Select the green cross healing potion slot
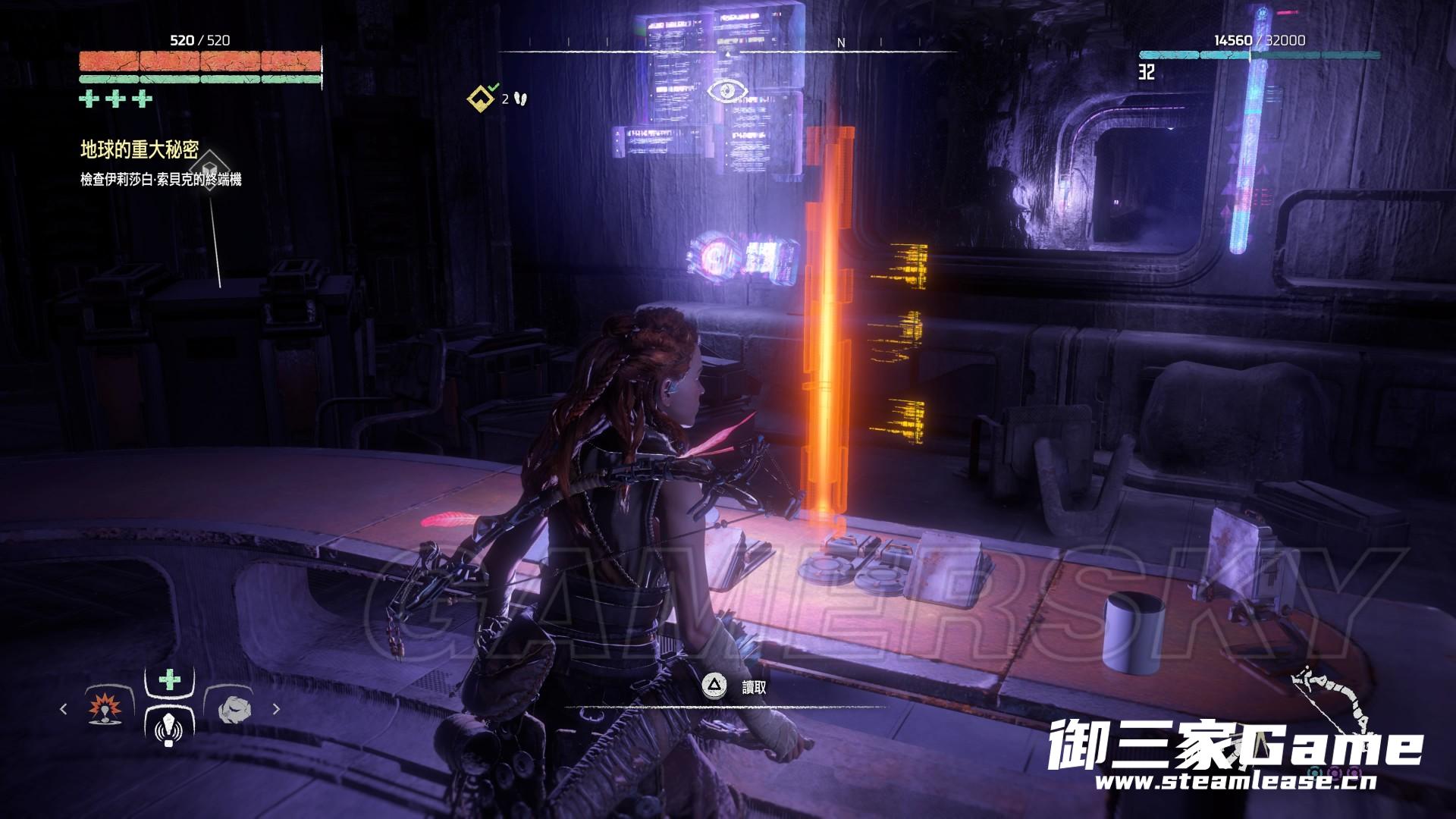Image resolution: width=1456 pixels, height=819 pixels. click(169, 680)
